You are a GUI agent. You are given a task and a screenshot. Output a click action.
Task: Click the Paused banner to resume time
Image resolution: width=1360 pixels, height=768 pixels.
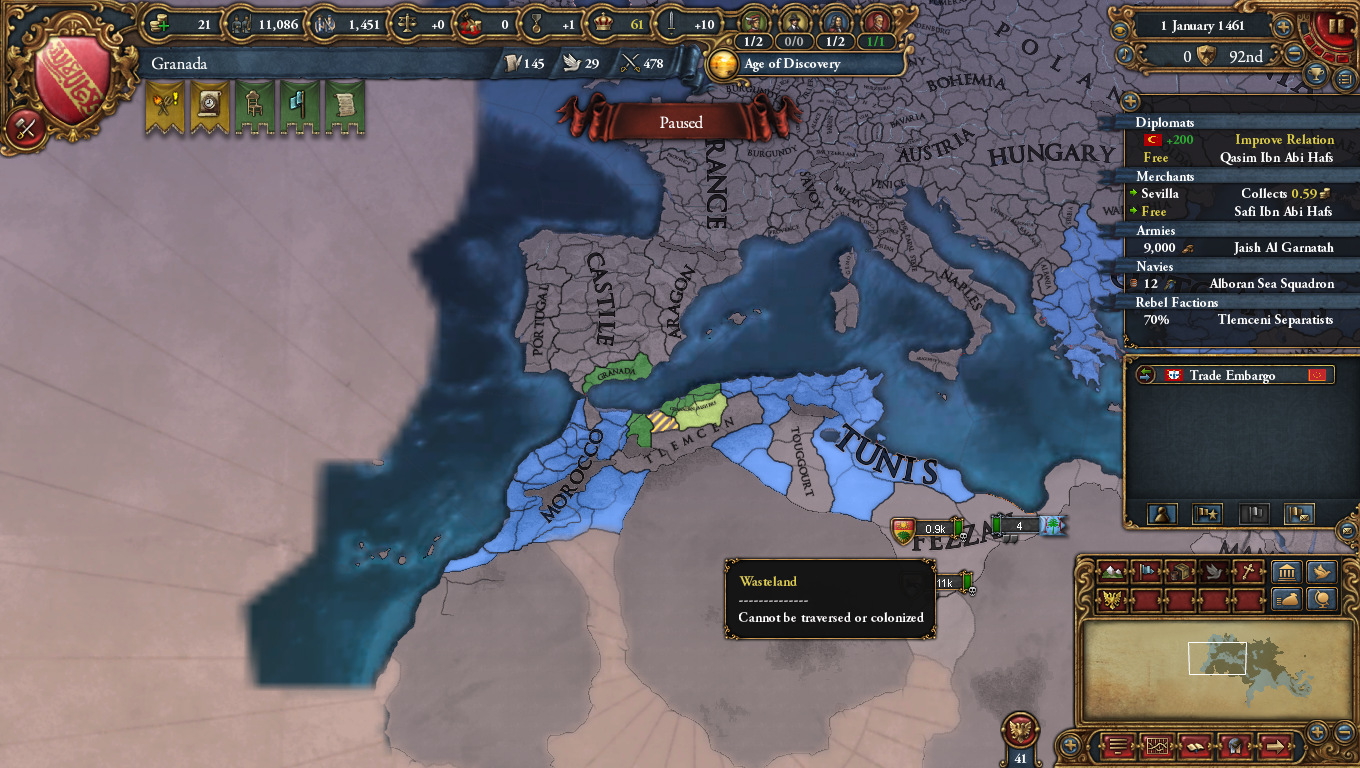pyautogui.click(x=680, y=122)
